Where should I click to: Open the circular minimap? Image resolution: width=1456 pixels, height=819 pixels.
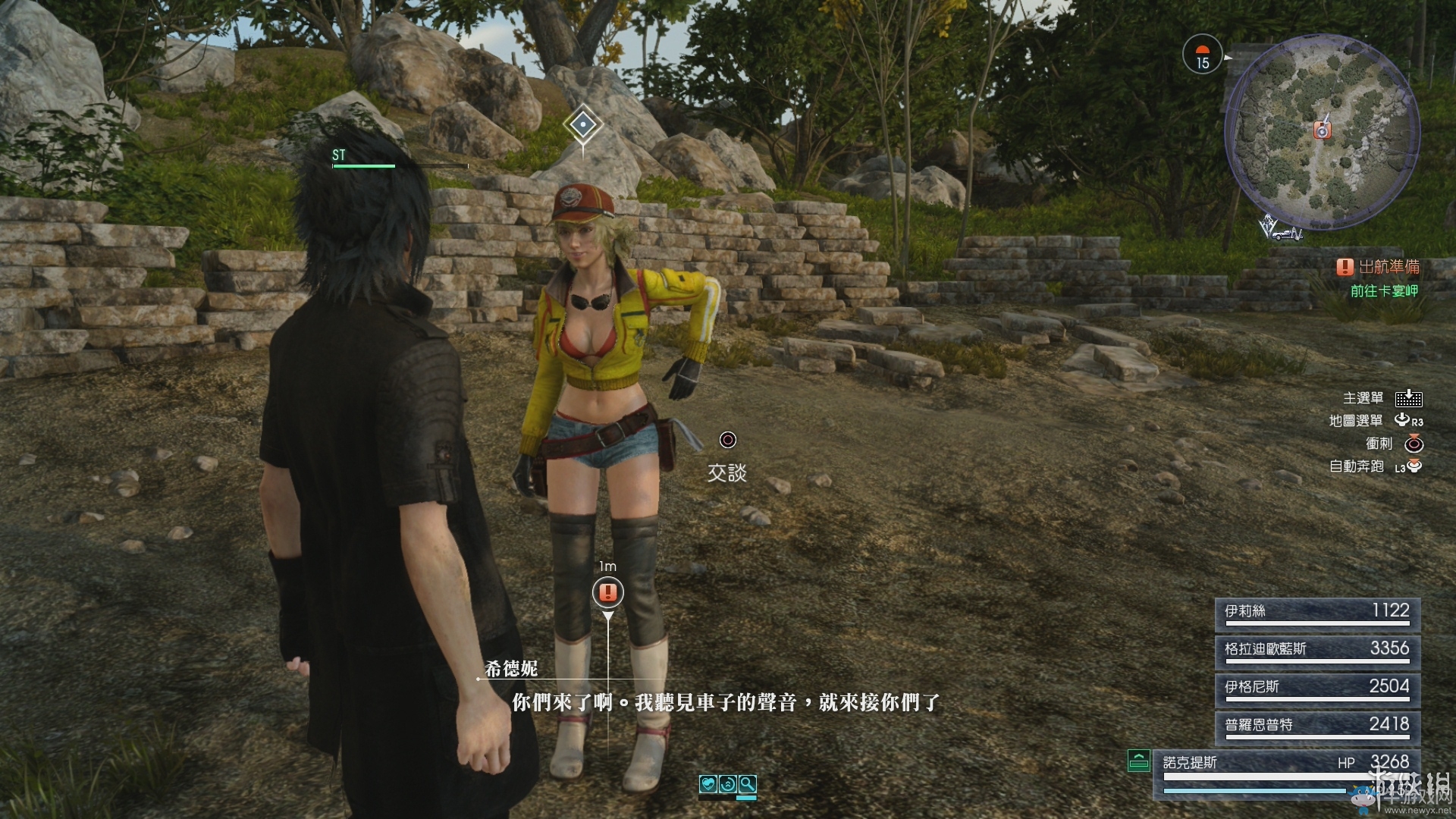pyautogui.click(x=1322, y=135)
